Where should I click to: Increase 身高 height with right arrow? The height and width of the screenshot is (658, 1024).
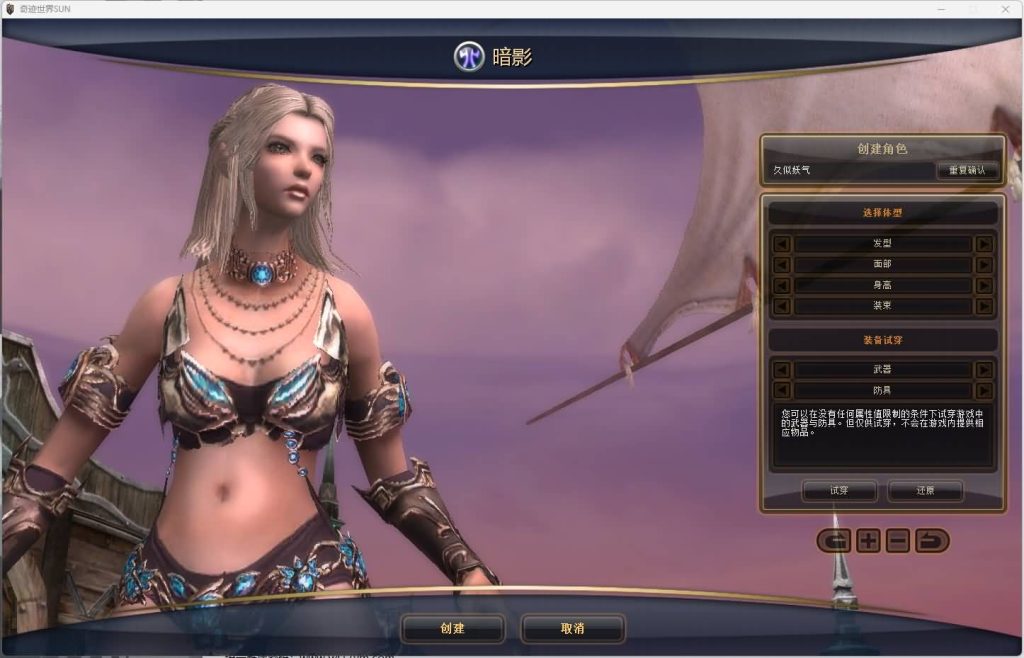point(984,285)
